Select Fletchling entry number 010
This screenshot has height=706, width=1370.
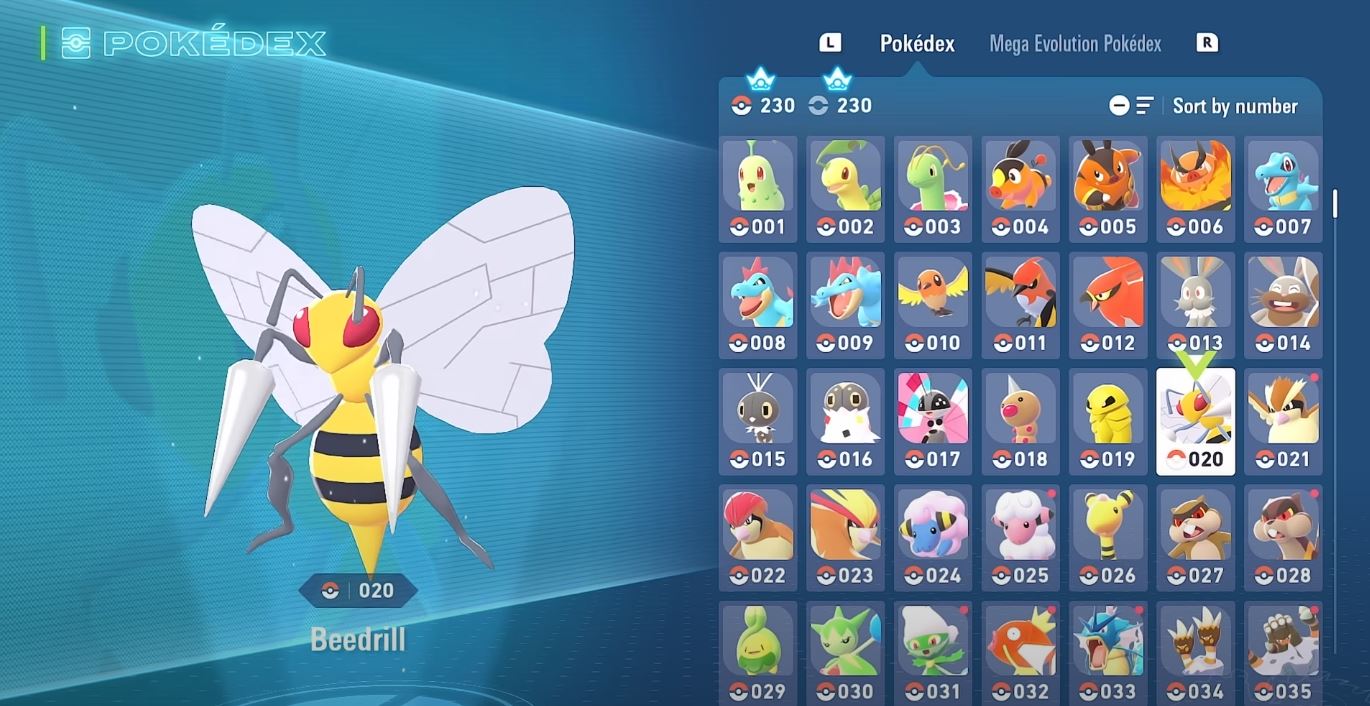pyautogui.click(x=933, y=305)
